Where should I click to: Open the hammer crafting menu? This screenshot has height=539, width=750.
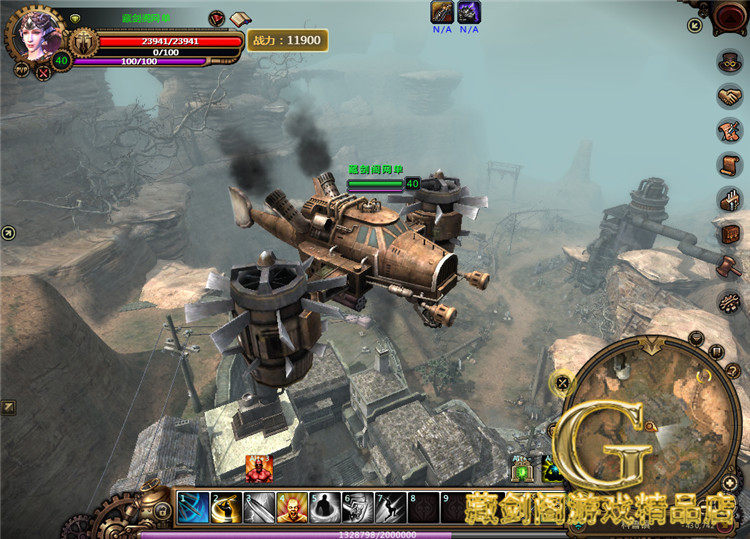729,267
